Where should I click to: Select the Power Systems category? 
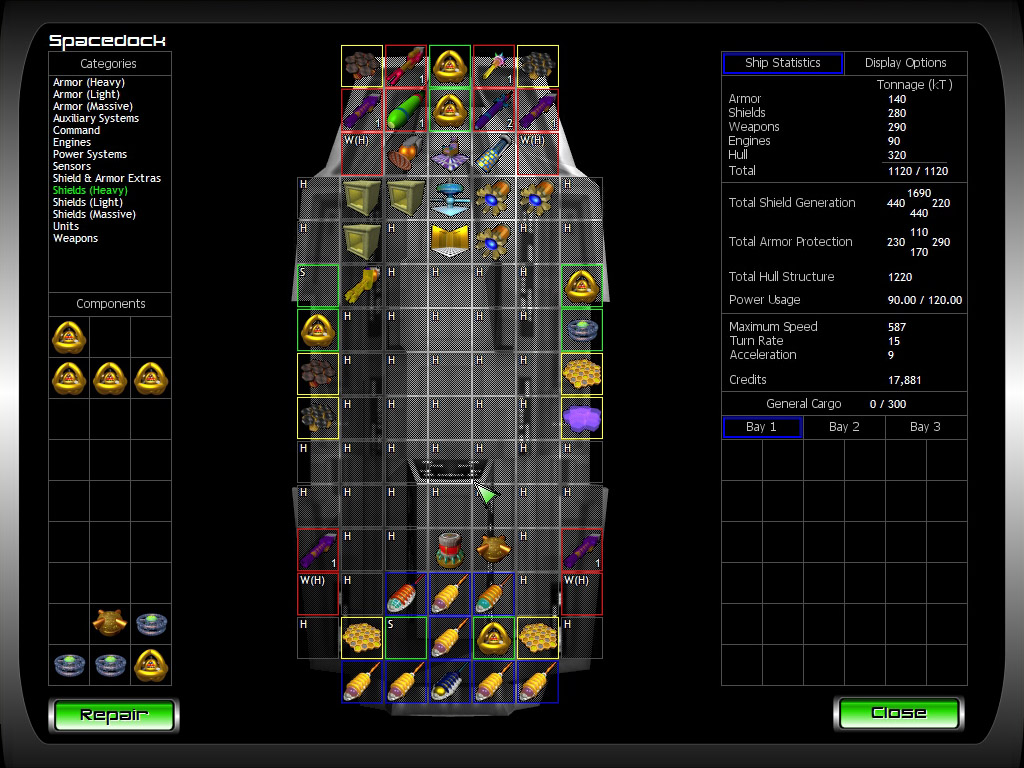(90, 154)
